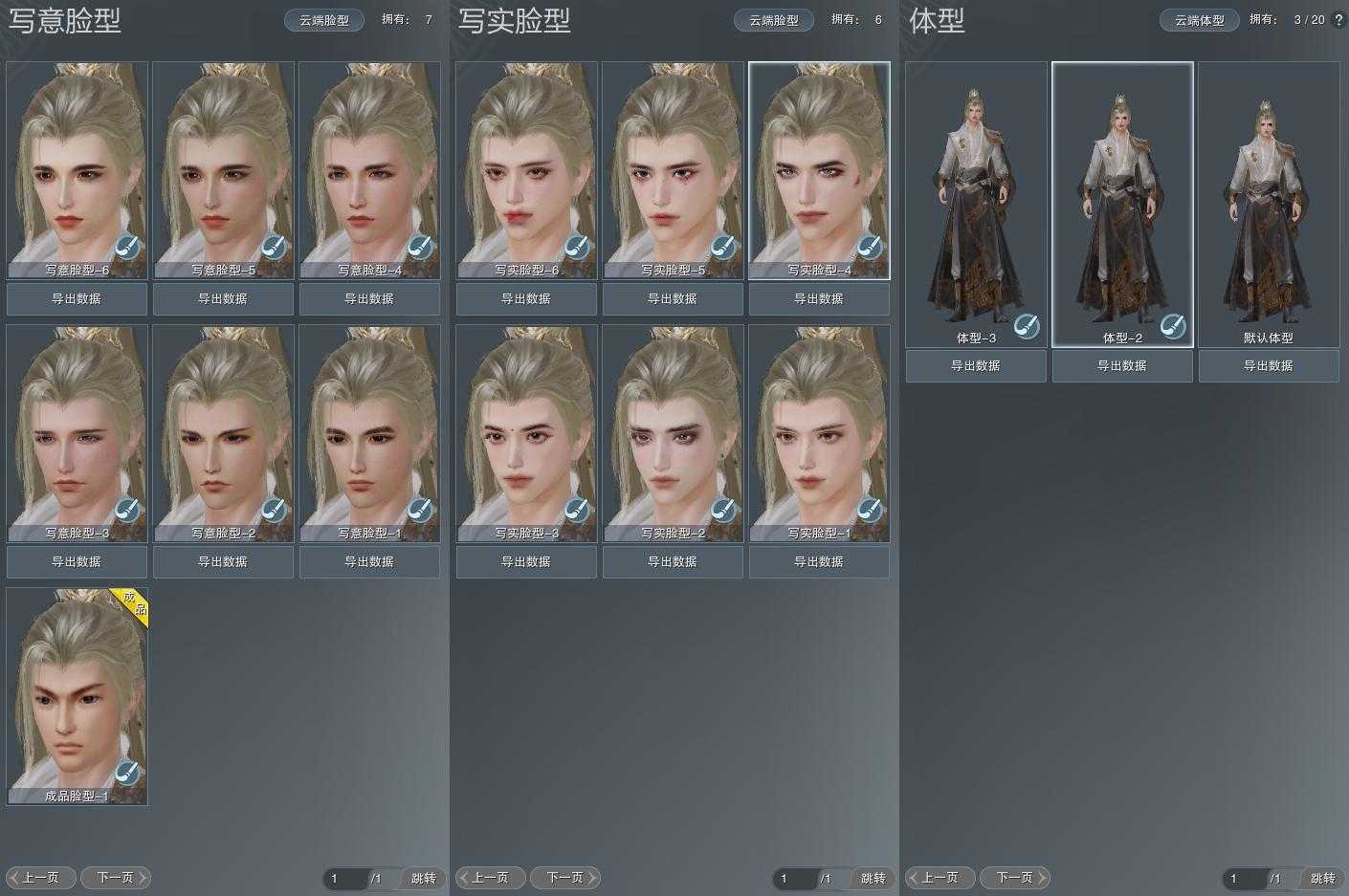Open 云端脸型 in the 写意脸型 panel
Screen dimensions: 1349x896
point(324,20)
